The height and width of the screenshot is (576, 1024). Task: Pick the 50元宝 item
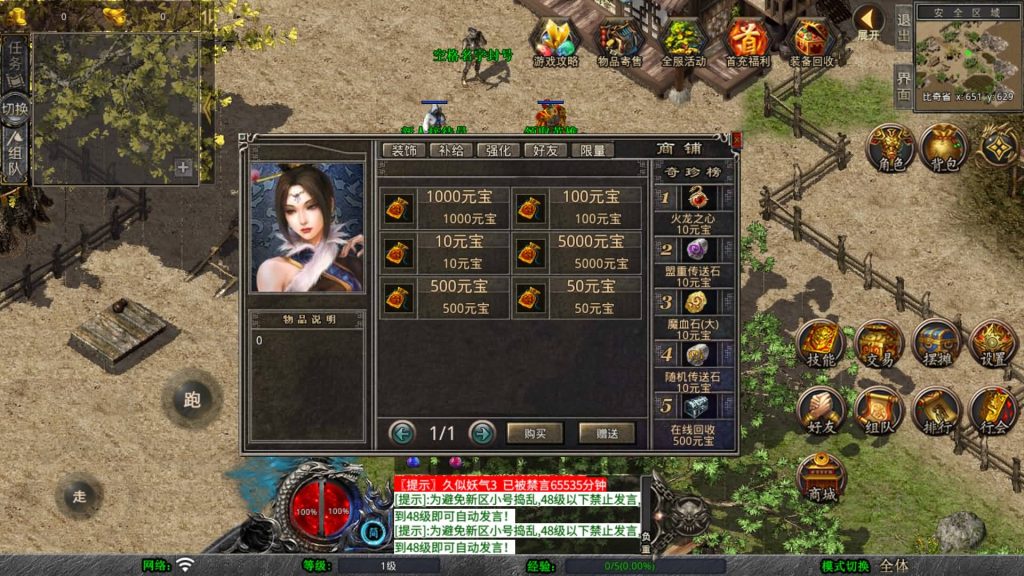(577, 297)
